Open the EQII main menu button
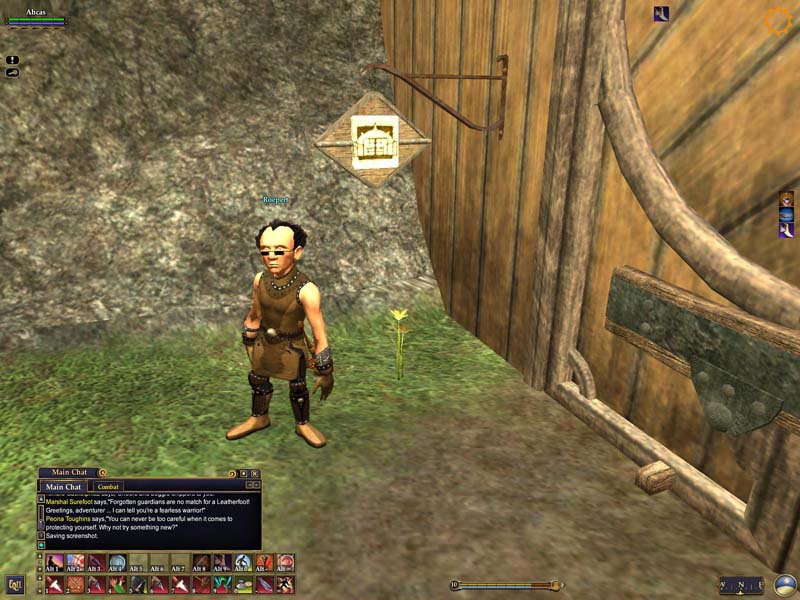The image size is (800, 600). click(14, 584)
